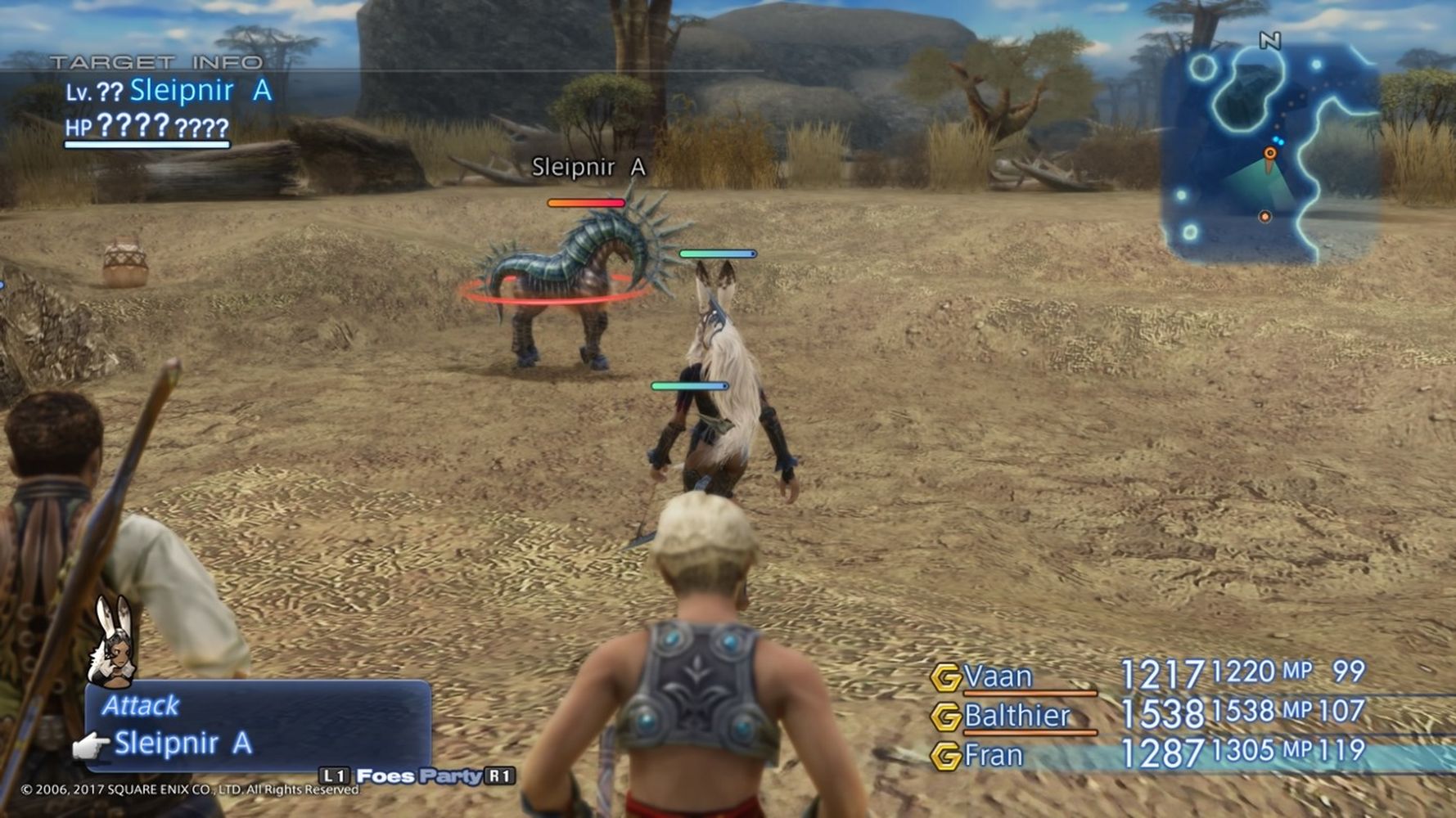Click Fran's portrait above the command window
Screen dimensions: 1456x818
[111, 641]
